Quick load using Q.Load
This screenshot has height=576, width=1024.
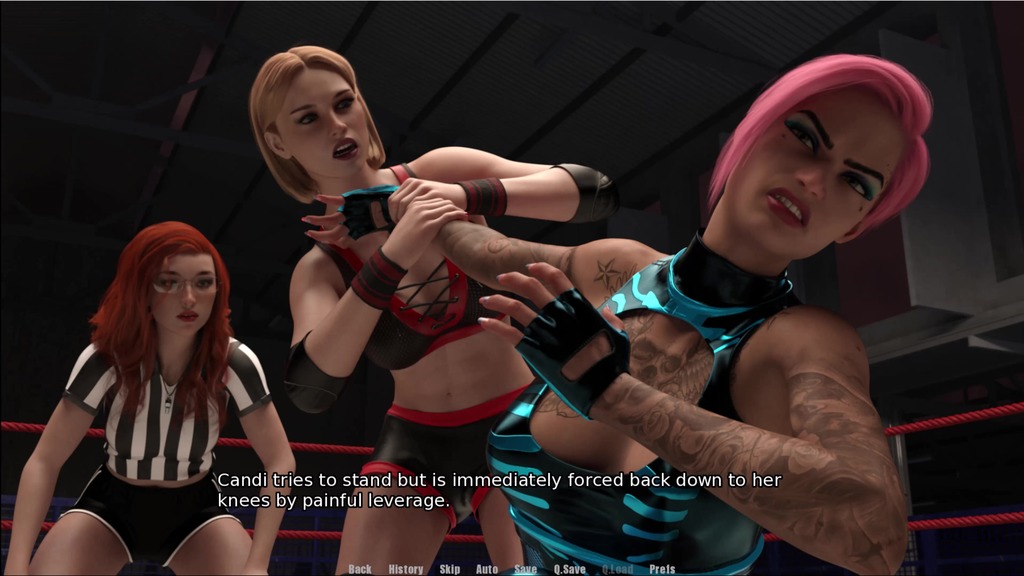617,569
